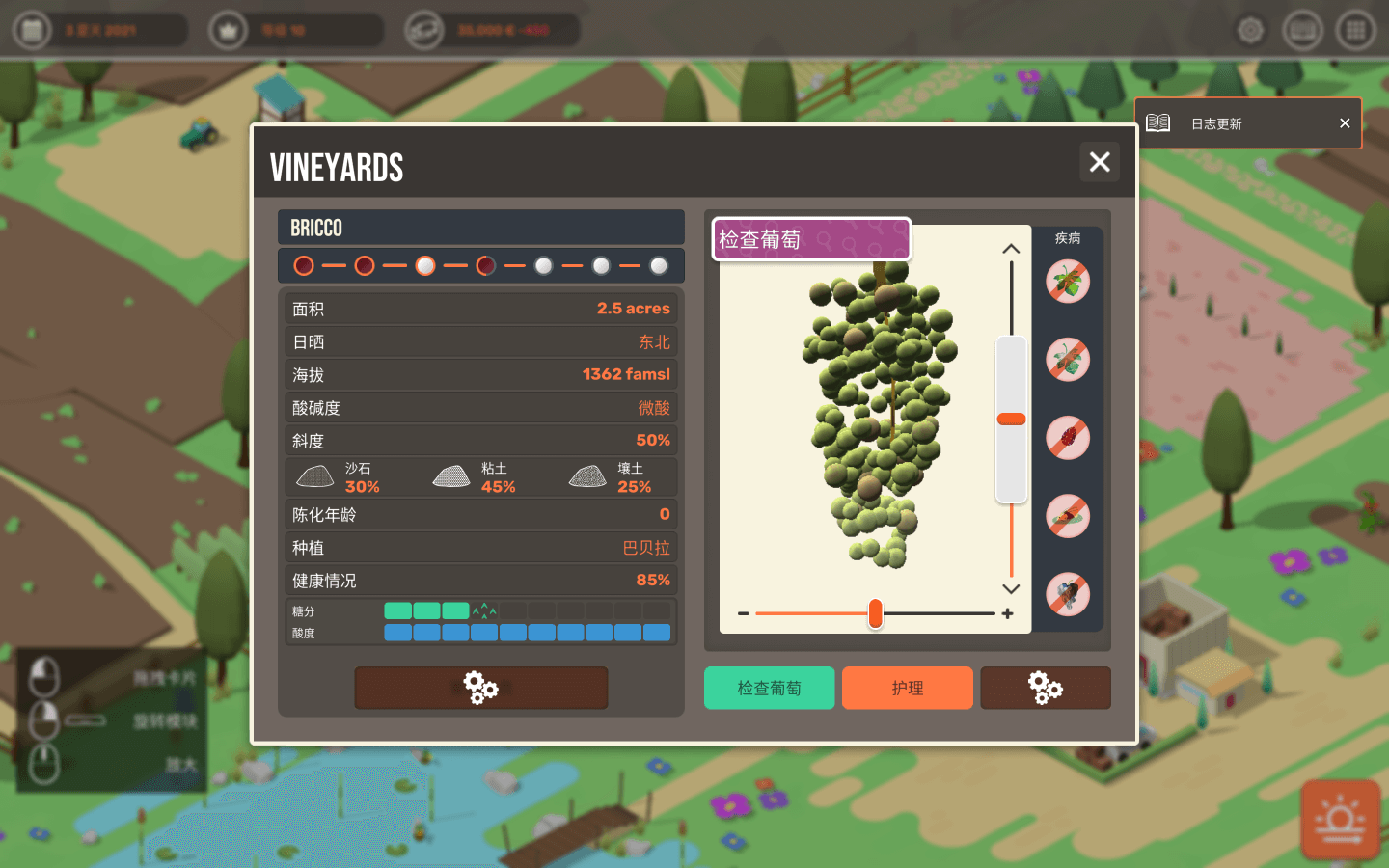Click the plus end of the grape zoom slider
This screenshot has width=1389, height=868.
coord(1008,613)
